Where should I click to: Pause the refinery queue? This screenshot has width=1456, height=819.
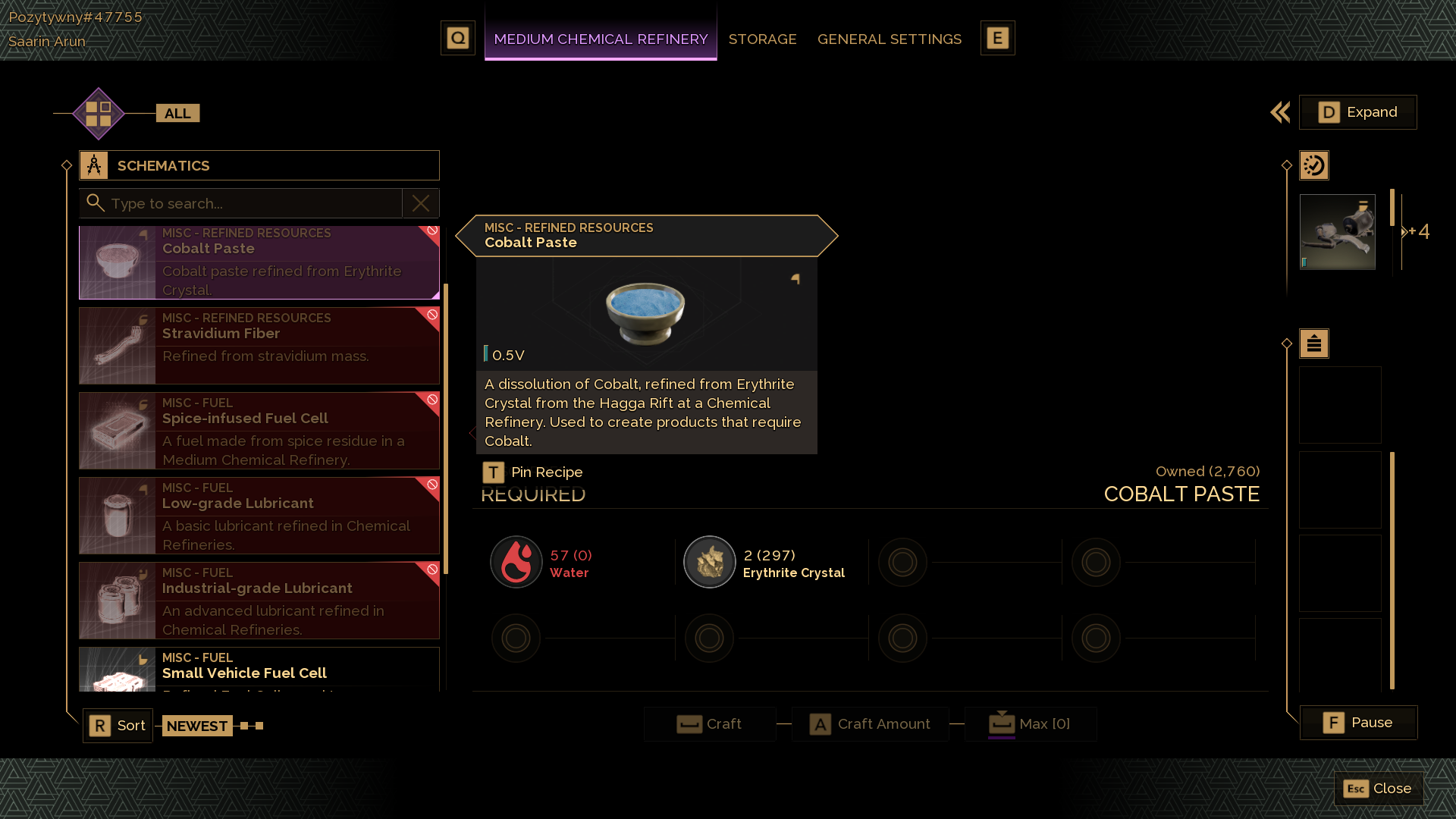coord(1358,723)
